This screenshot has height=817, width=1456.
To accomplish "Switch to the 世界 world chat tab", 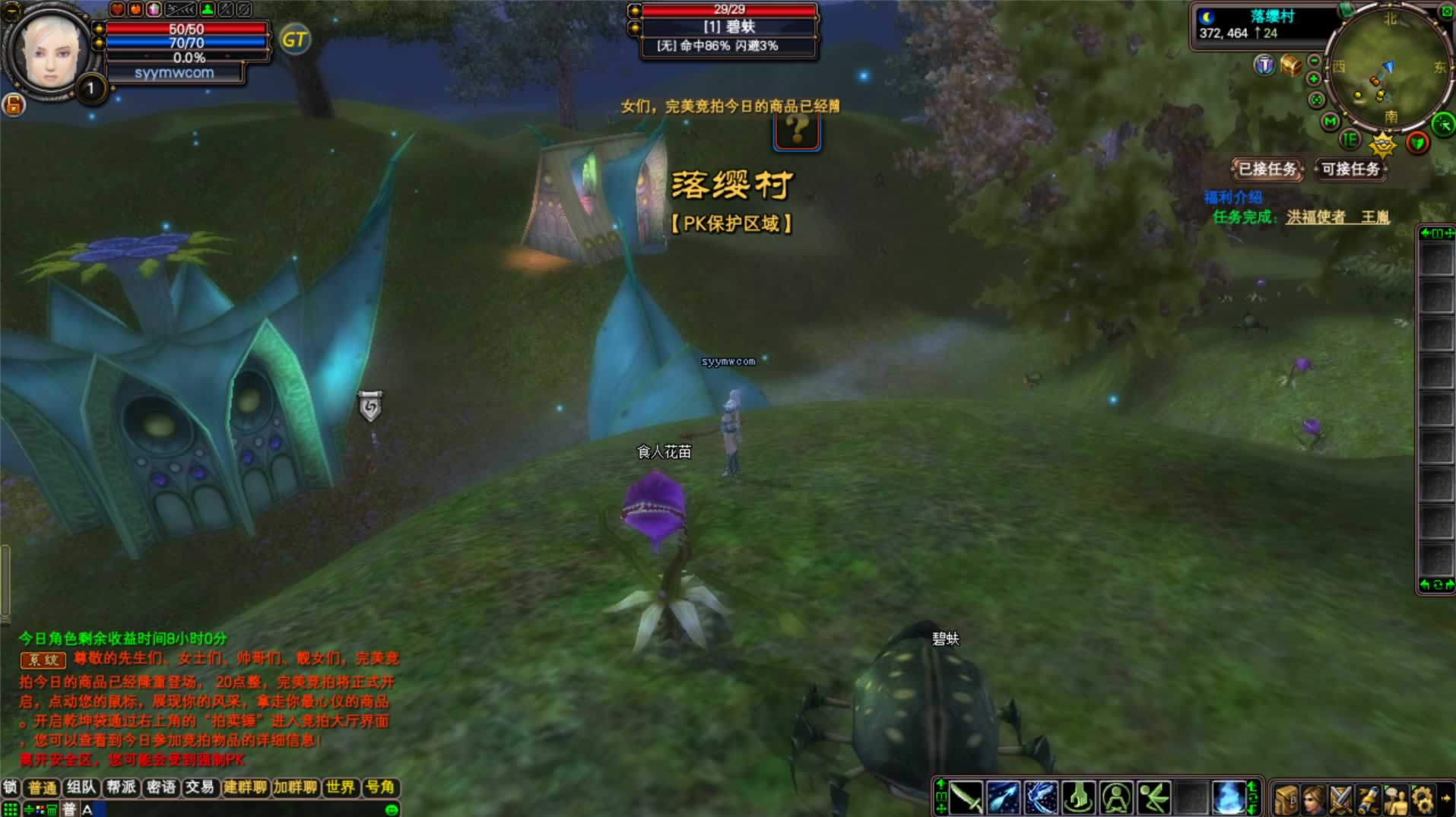I will [340, 787].
